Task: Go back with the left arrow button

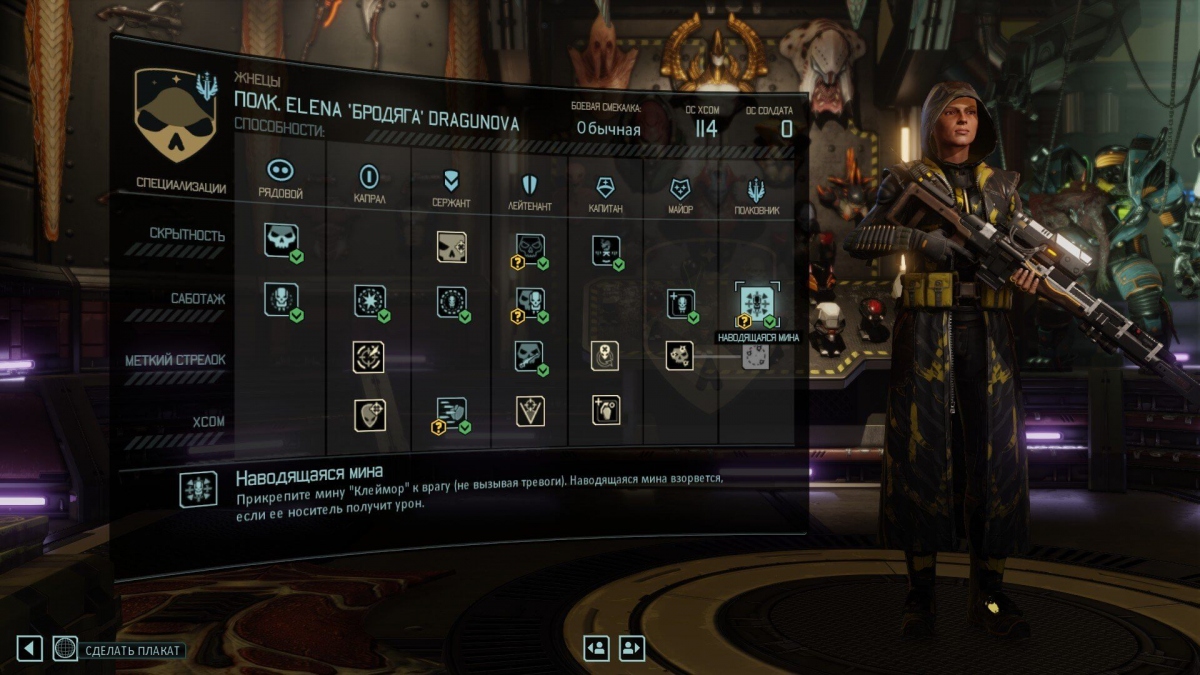Action: 29,649
